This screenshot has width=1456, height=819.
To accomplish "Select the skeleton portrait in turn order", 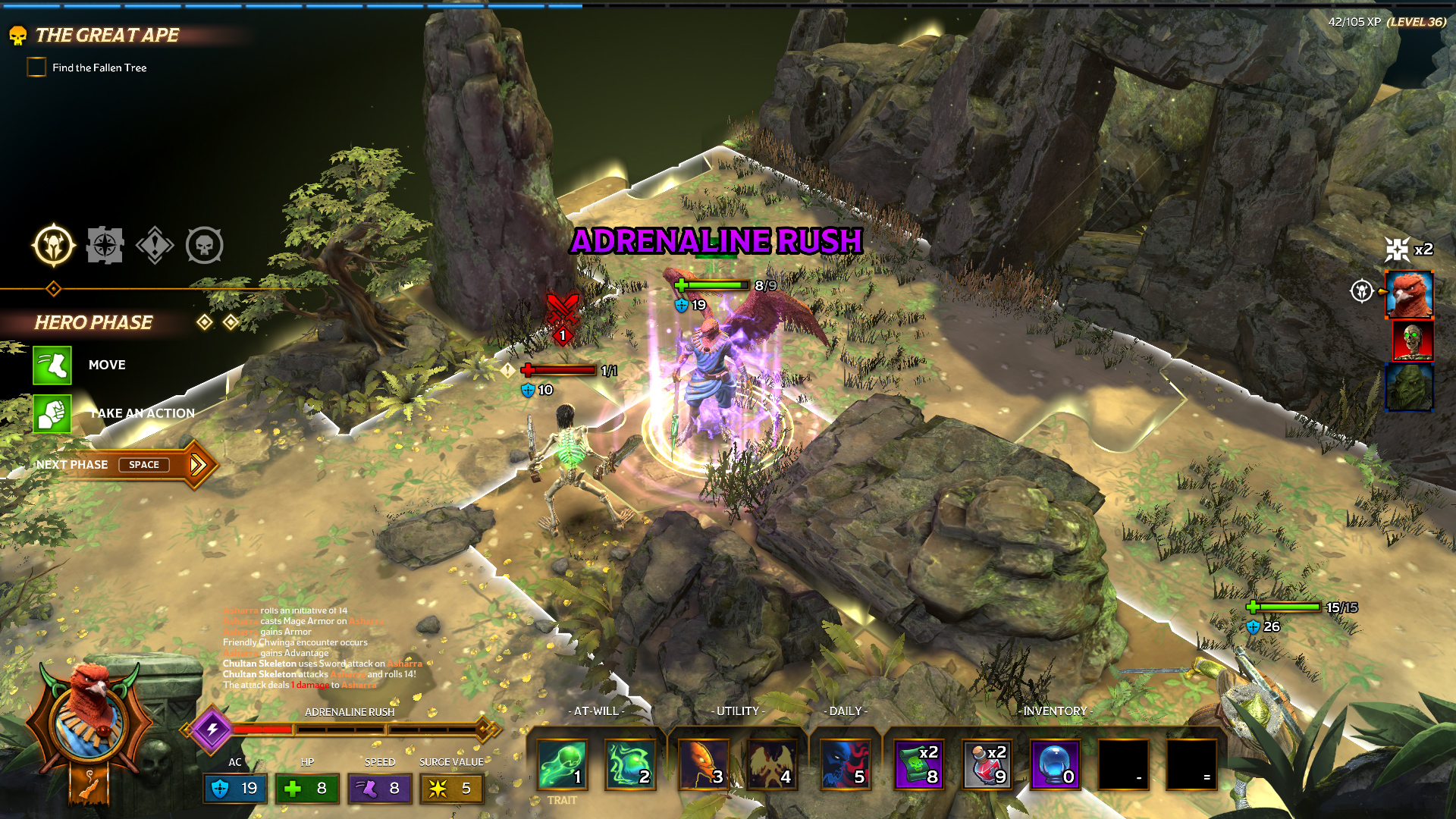I will tap(1412, 340).
